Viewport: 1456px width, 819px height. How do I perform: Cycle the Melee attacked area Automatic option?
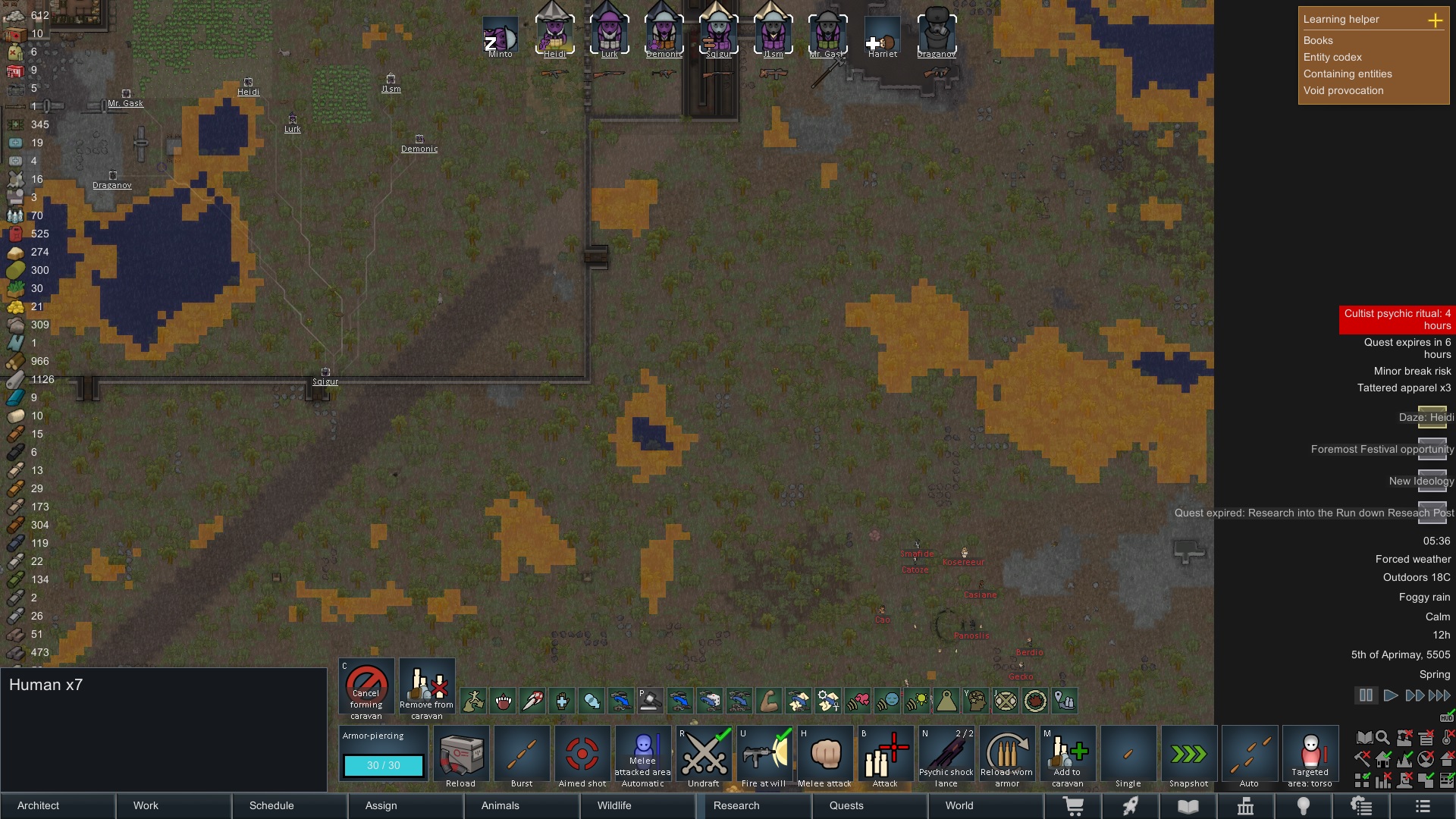642,755
